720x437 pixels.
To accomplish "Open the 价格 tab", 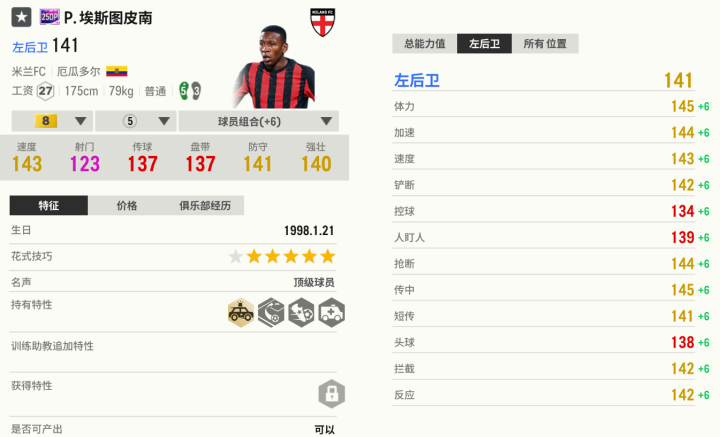I will tap(127, 206).
